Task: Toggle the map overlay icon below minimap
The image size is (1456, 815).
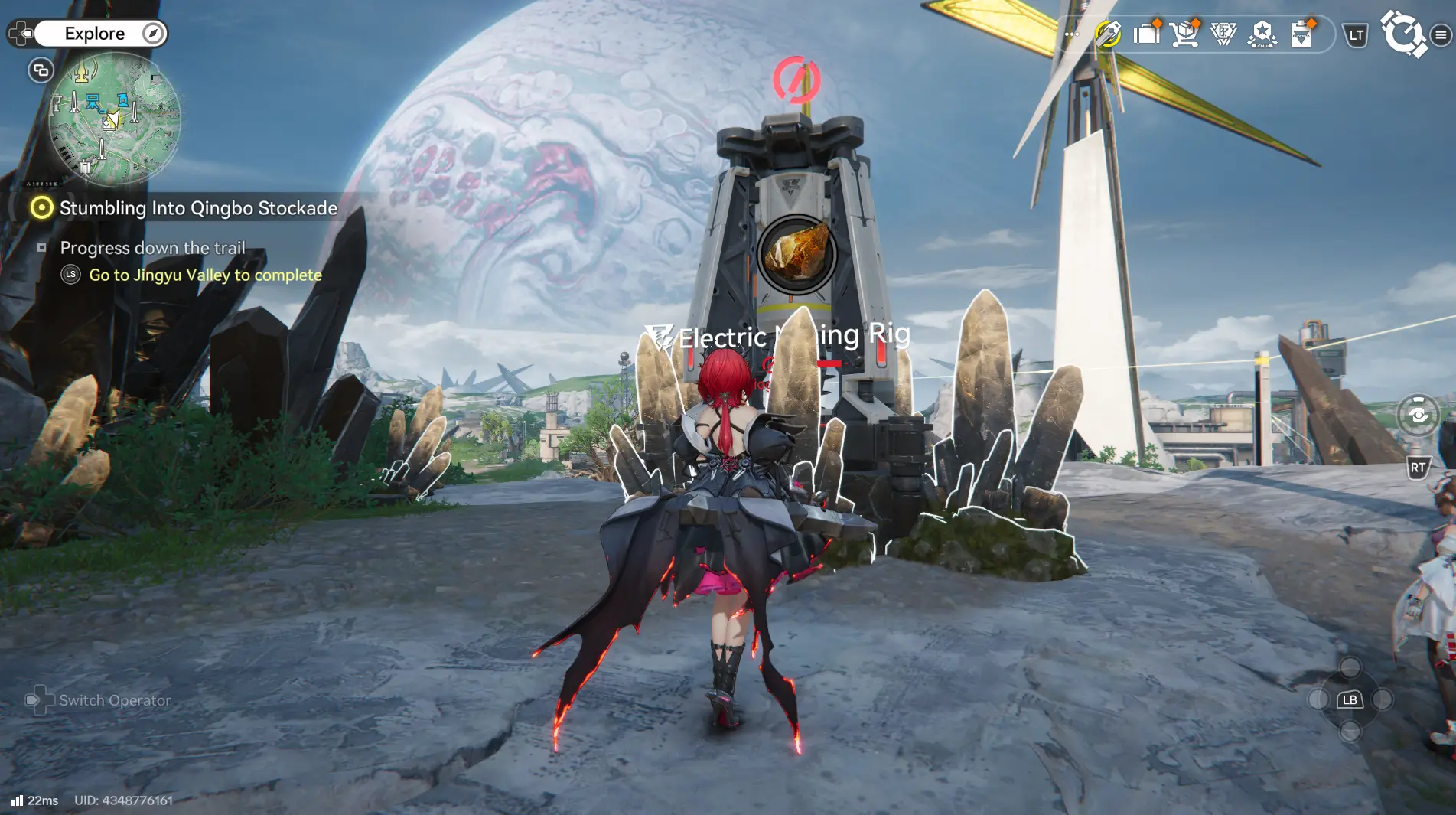Action: tap(39, 70)
